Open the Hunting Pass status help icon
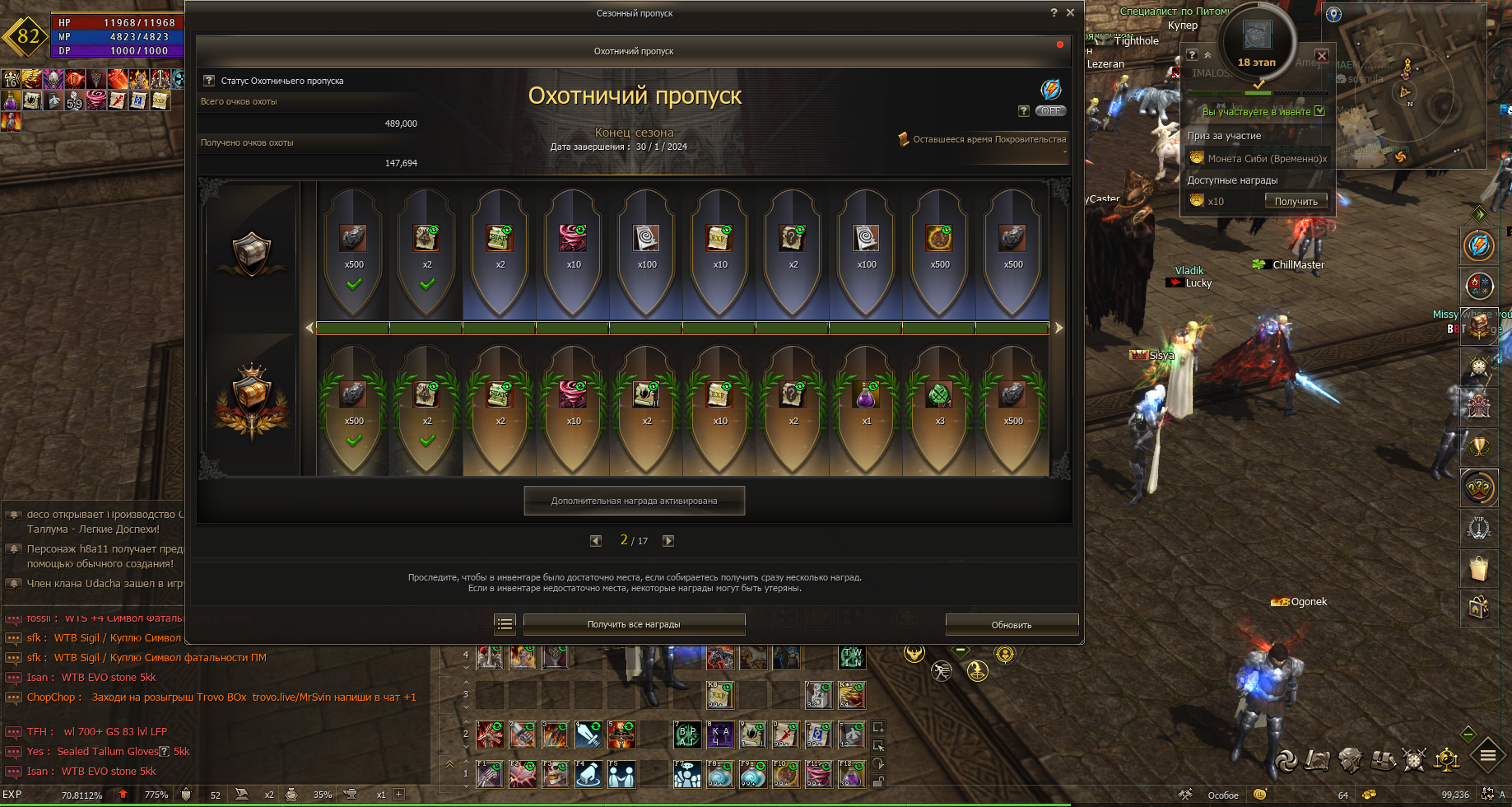 (x=209, y=81)
